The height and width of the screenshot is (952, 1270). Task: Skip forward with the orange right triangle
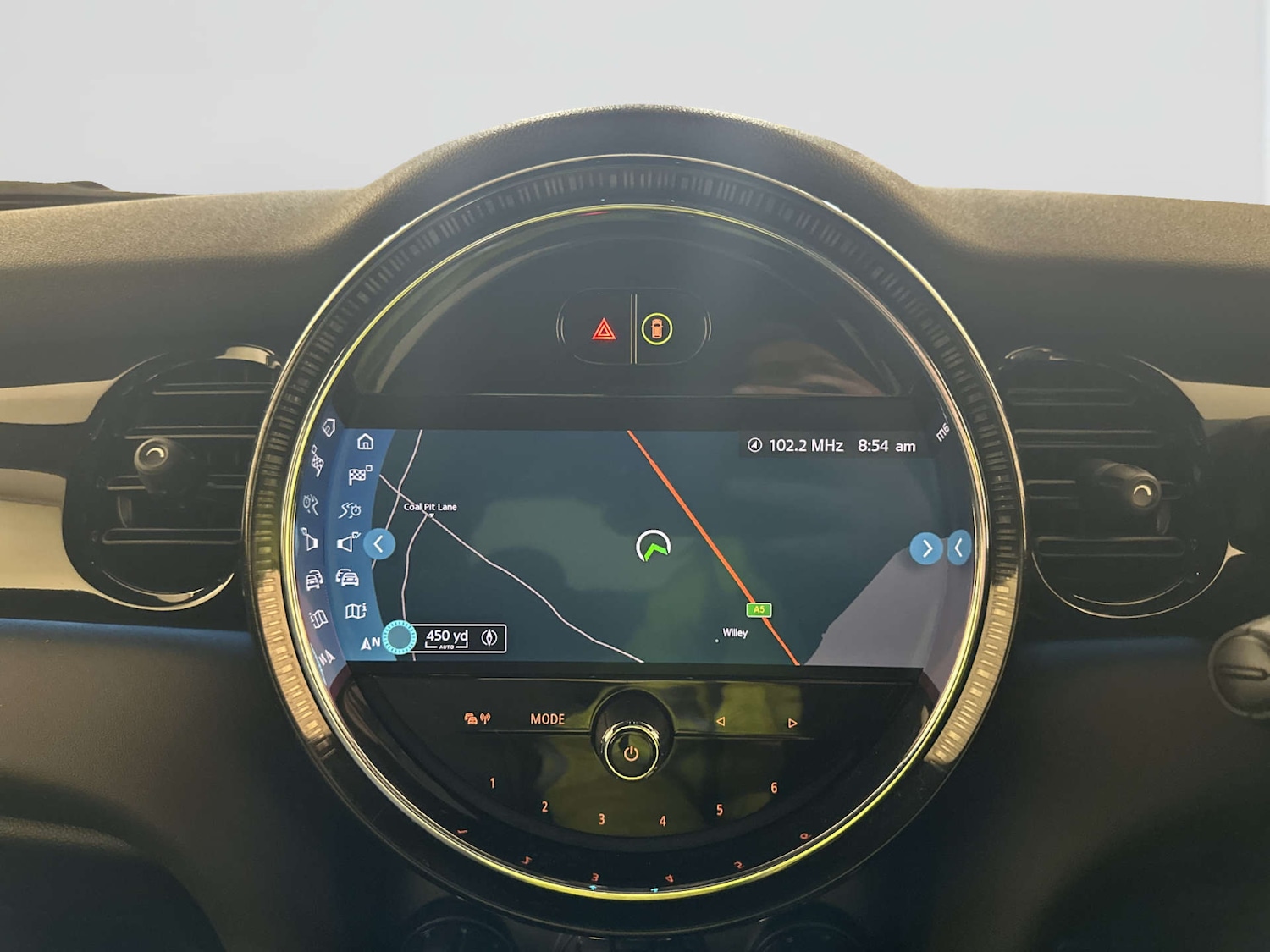[x=792, y=724]
